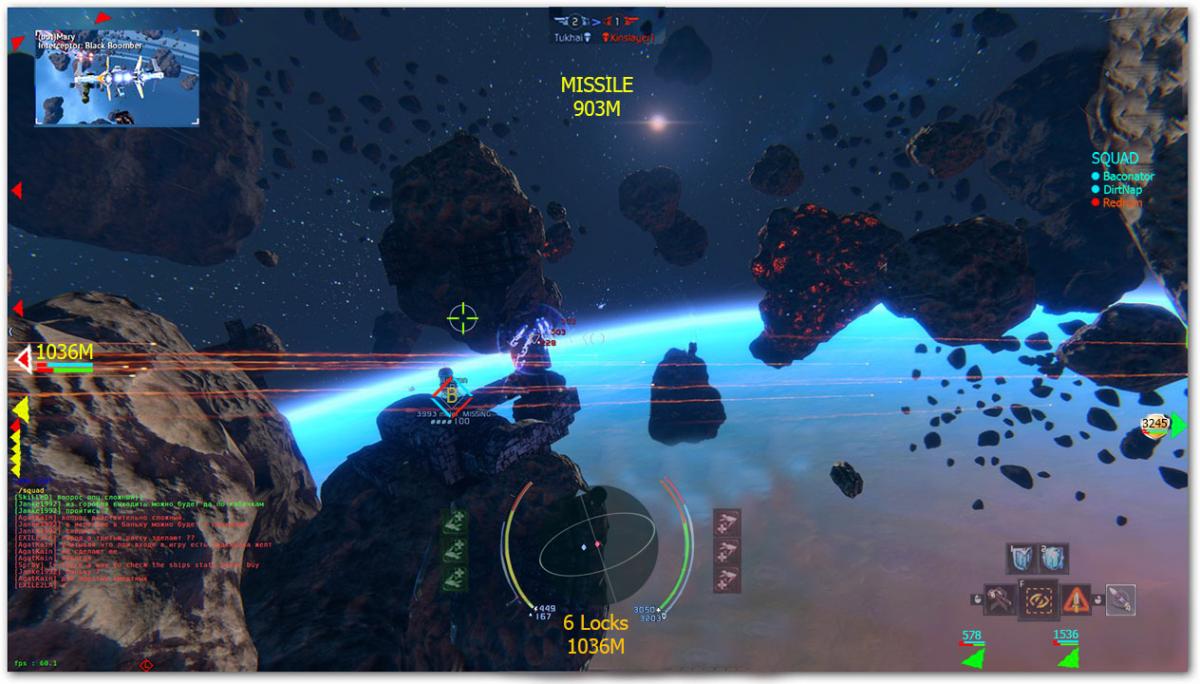Select the highlighted rocket slot

pos(1120,599)
